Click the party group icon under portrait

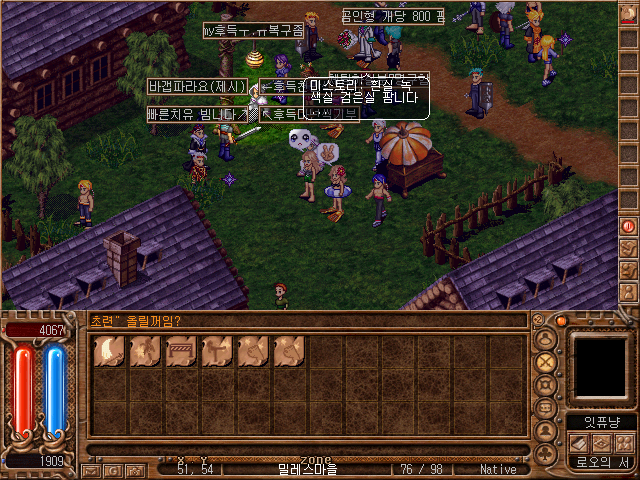(x=624, y=443)
